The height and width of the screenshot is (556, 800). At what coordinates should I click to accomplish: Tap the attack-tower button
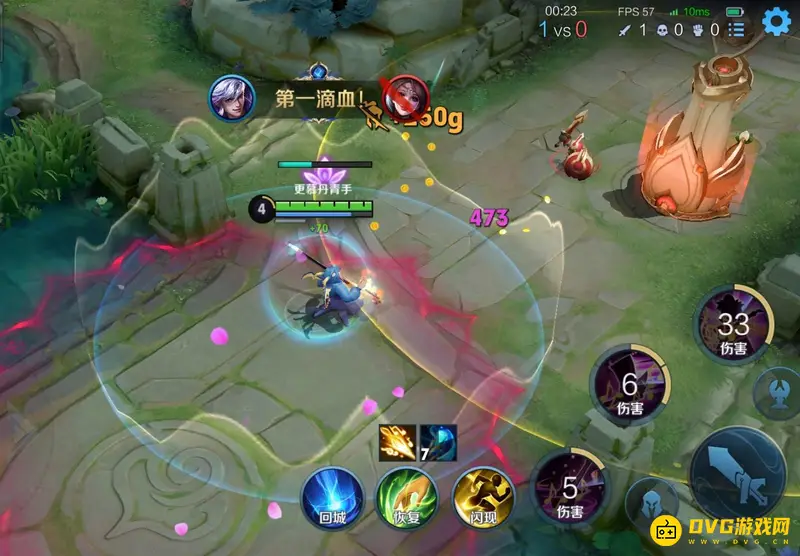(776, 391)
